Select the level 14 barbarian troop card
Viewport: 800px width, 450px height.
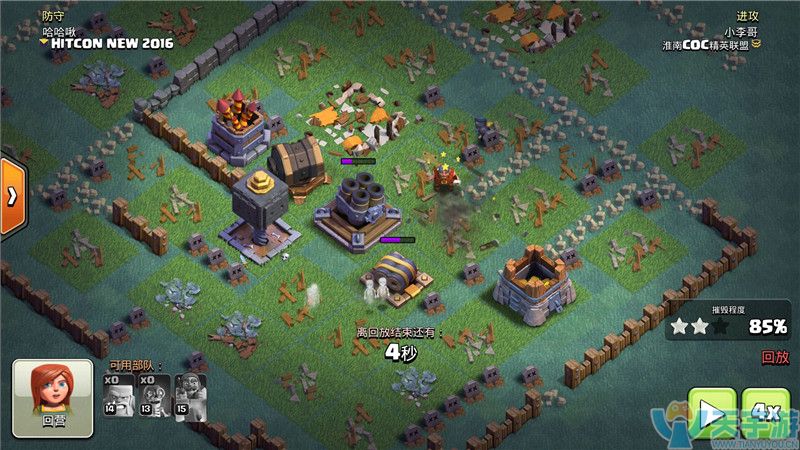116,394
